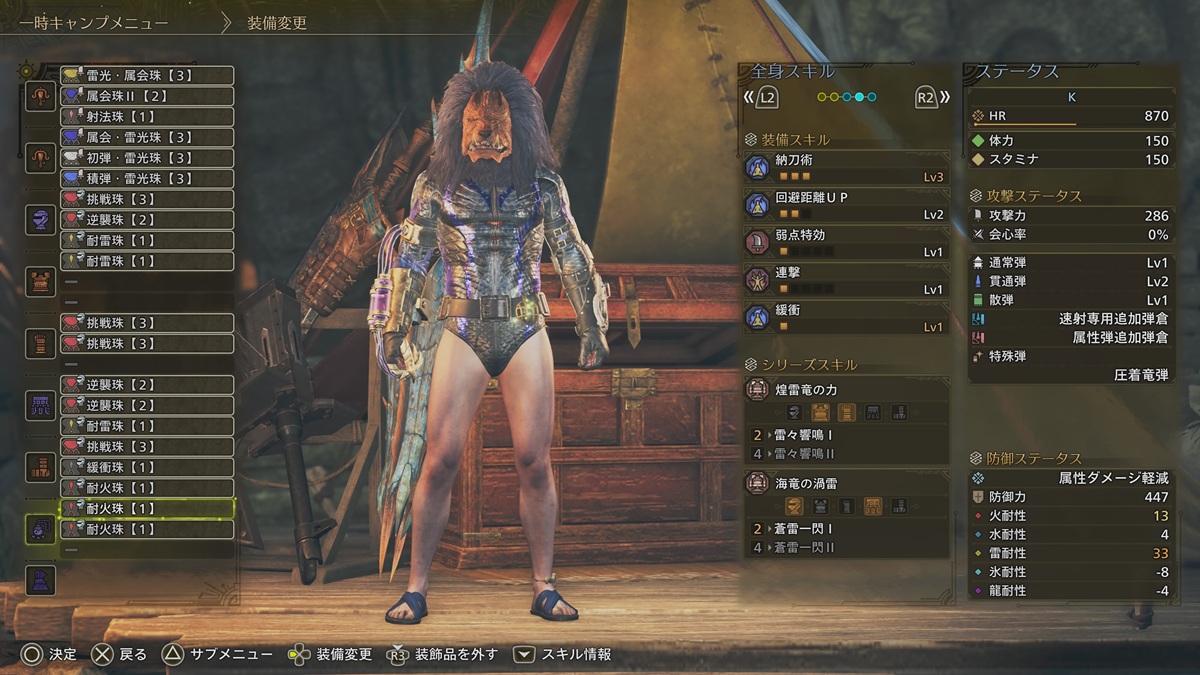
Task: Choose the 緩衝 Lv1 skill entry
Action: (846, 317)
